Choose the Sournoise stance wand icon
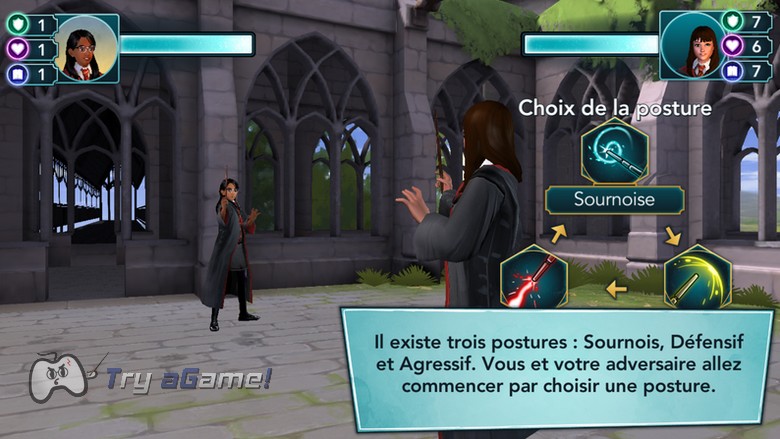 click(x=614, y=152)
